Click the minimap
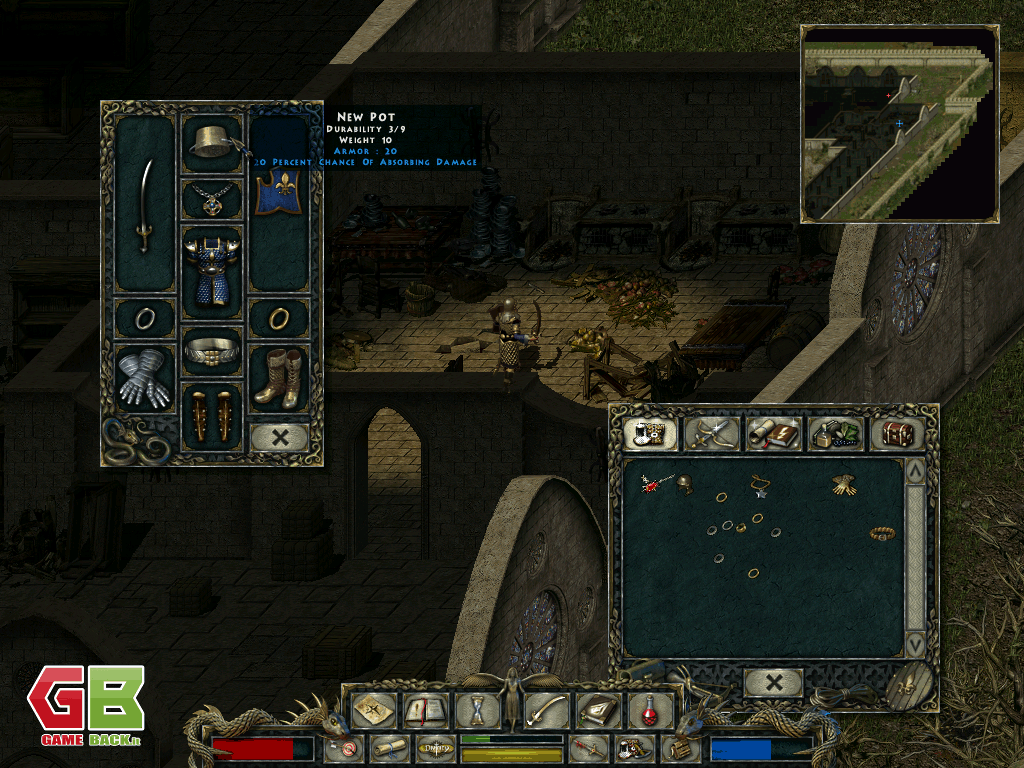The width and height of the screenshot is (1024, 768). (x=898, y=123)
